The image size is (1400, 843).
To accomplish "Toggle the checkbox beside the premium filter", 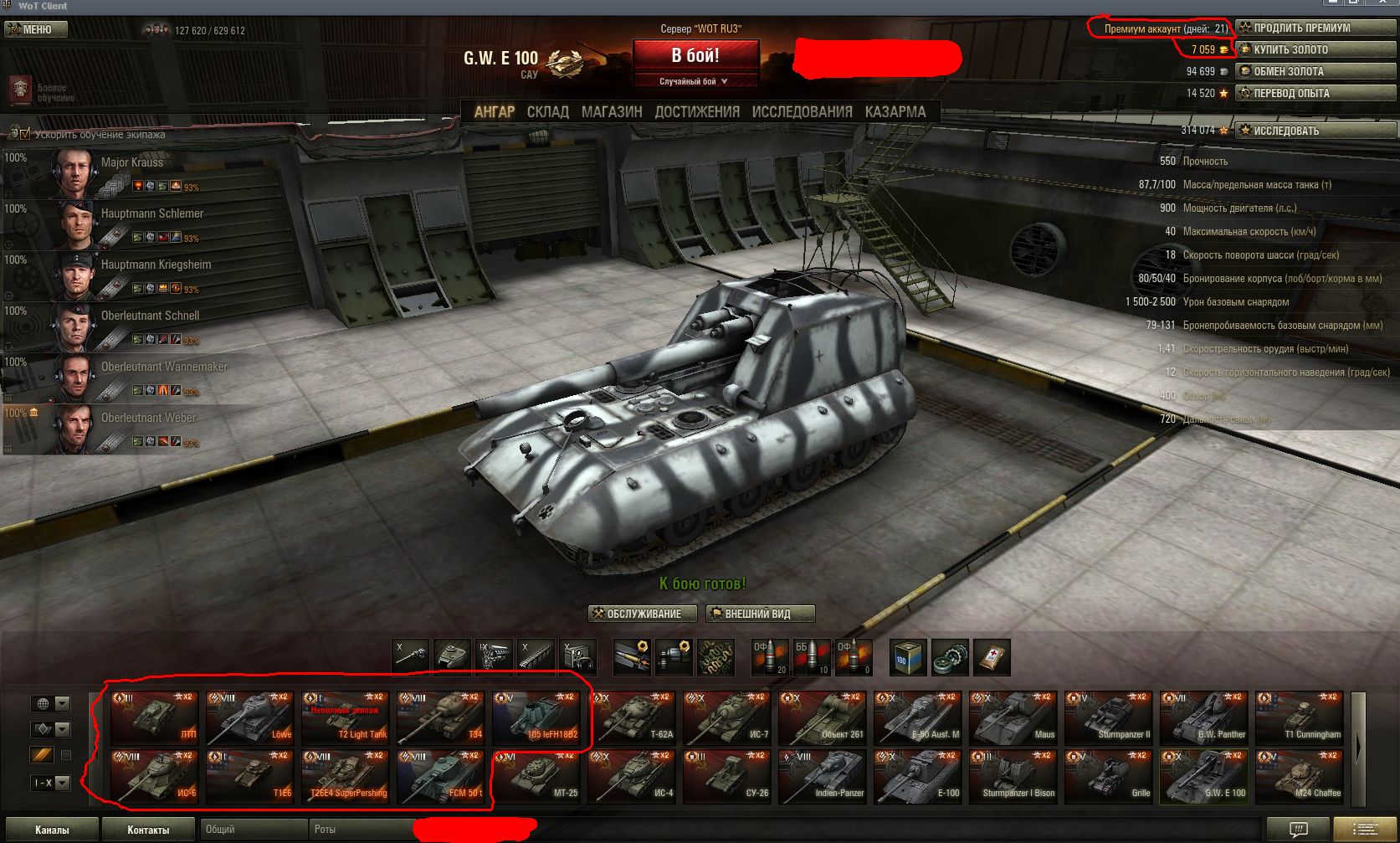I will tap(65, 753).
